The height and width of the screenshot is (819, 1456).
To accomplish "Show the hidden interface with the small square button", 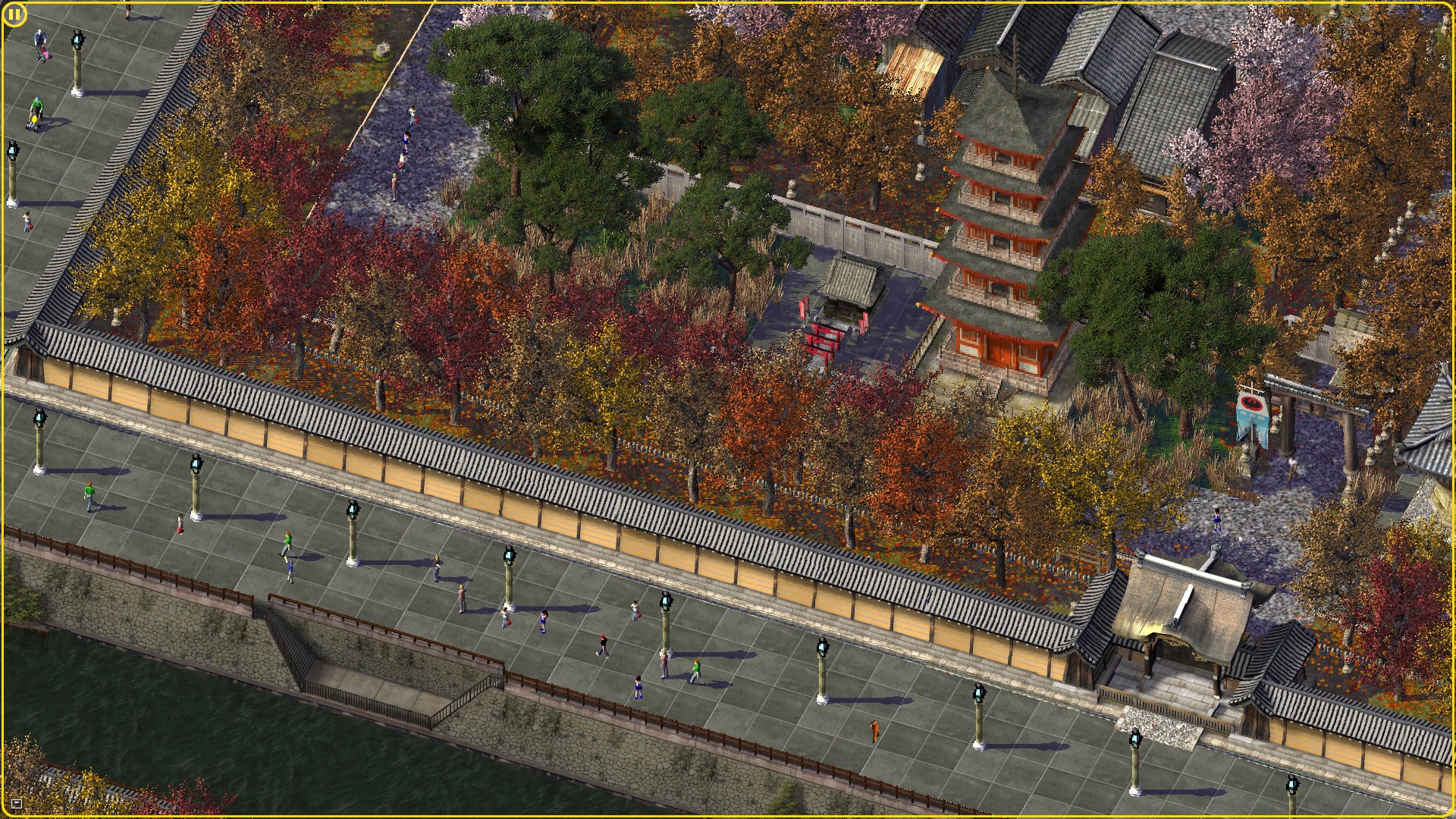I will [17, 803].
